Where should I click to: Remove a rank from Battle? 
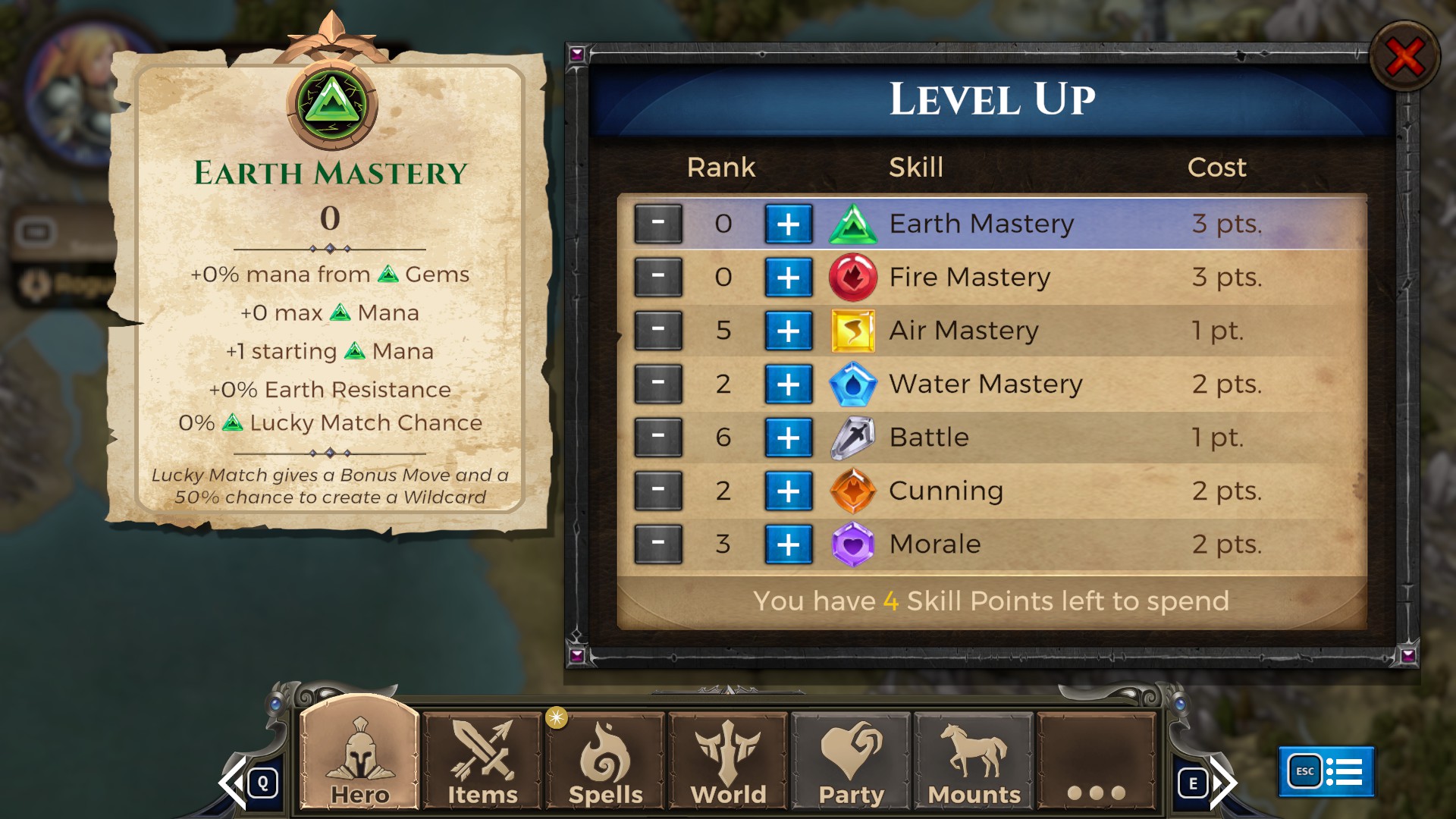(657, 437)
